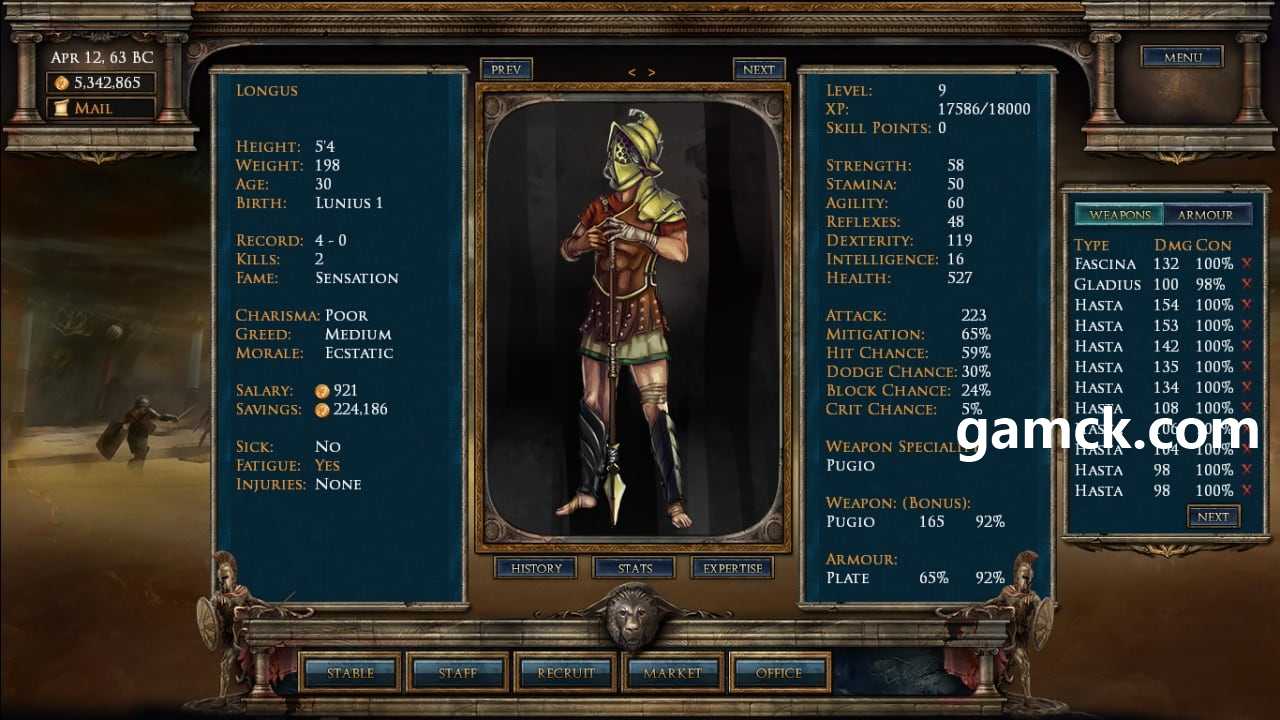Image resolution: width=1280 pixels, height=720 pixels.
Task: Open the Staff screen
Action: click(458, 673)
